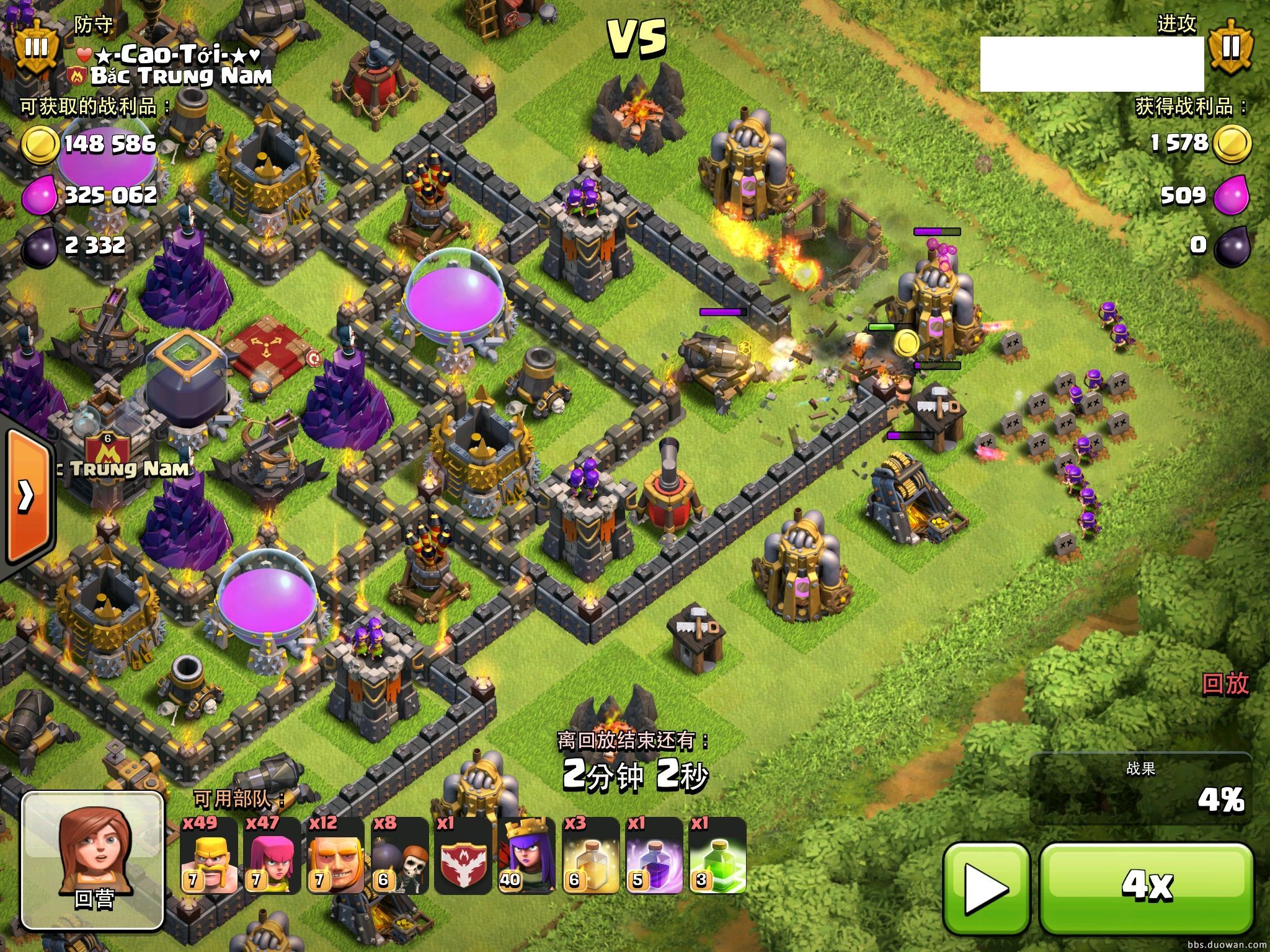Viewport: 1270px width, 952px height.
Task: Open defender Cao Tới's player name
Action: (169, 56)
